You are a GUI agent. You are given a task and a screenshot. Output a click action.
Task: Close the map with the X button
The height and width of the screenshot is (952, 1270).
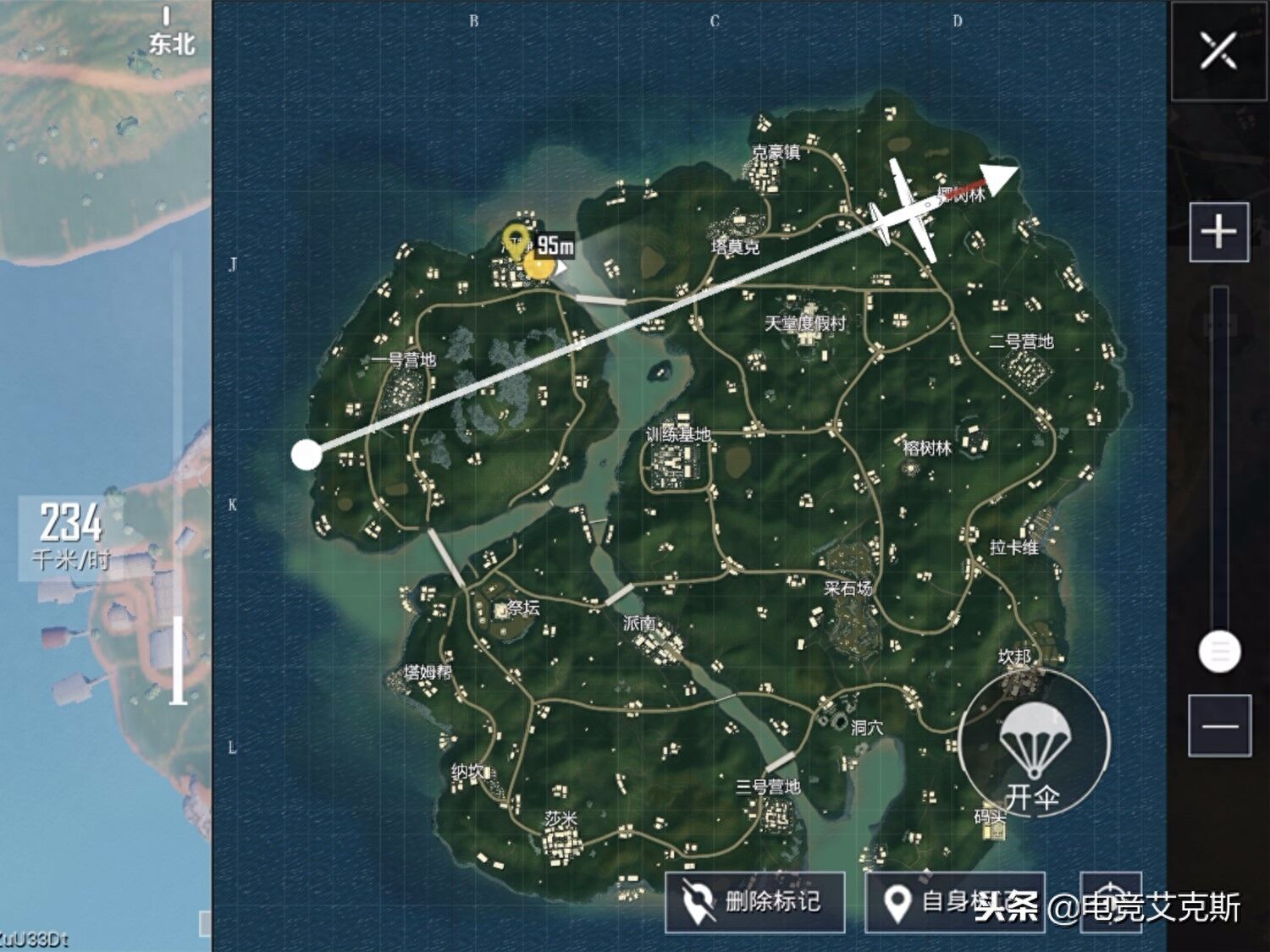1218,52
